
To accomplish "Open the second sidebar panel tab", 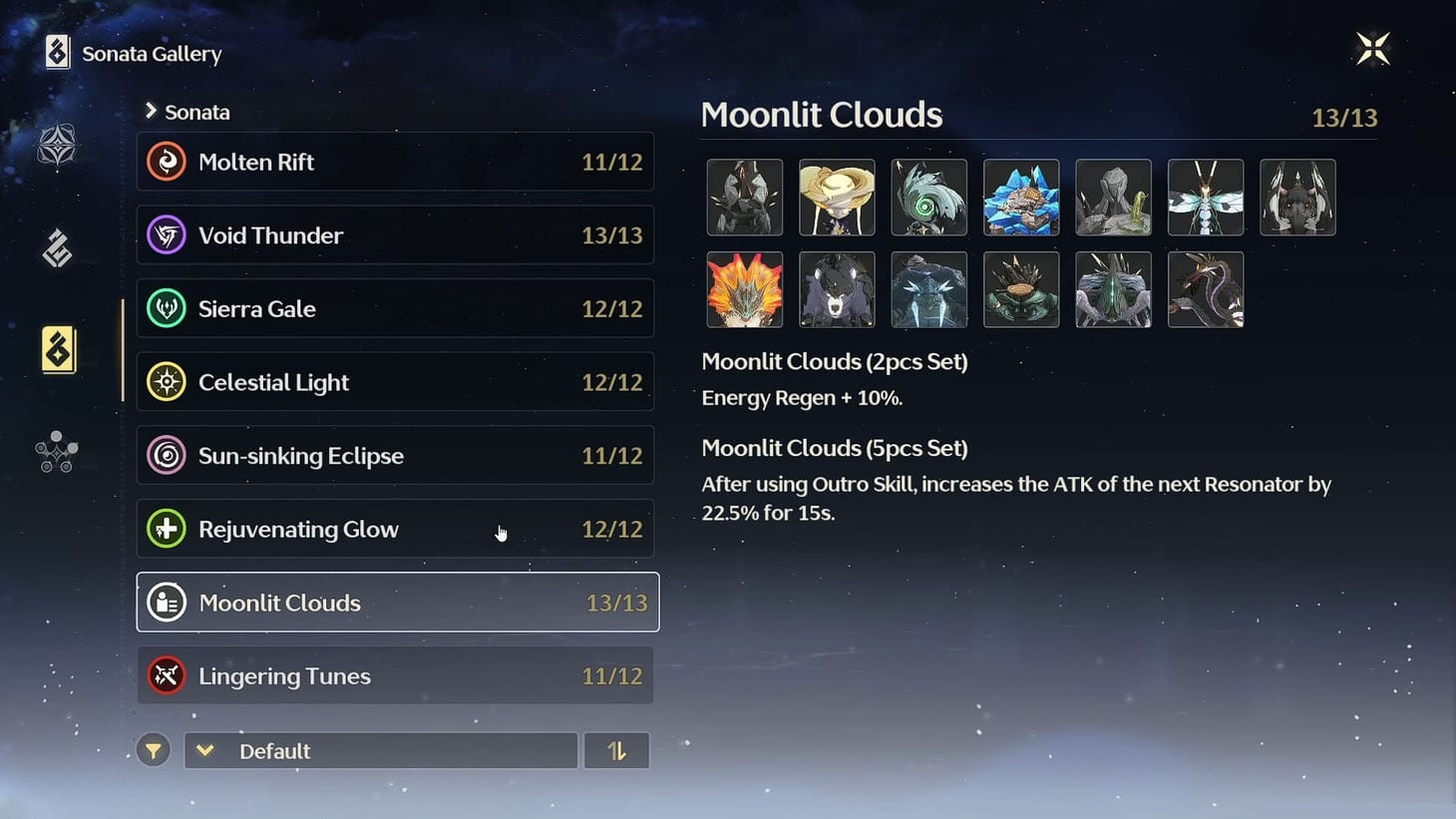I will point(55,248).
